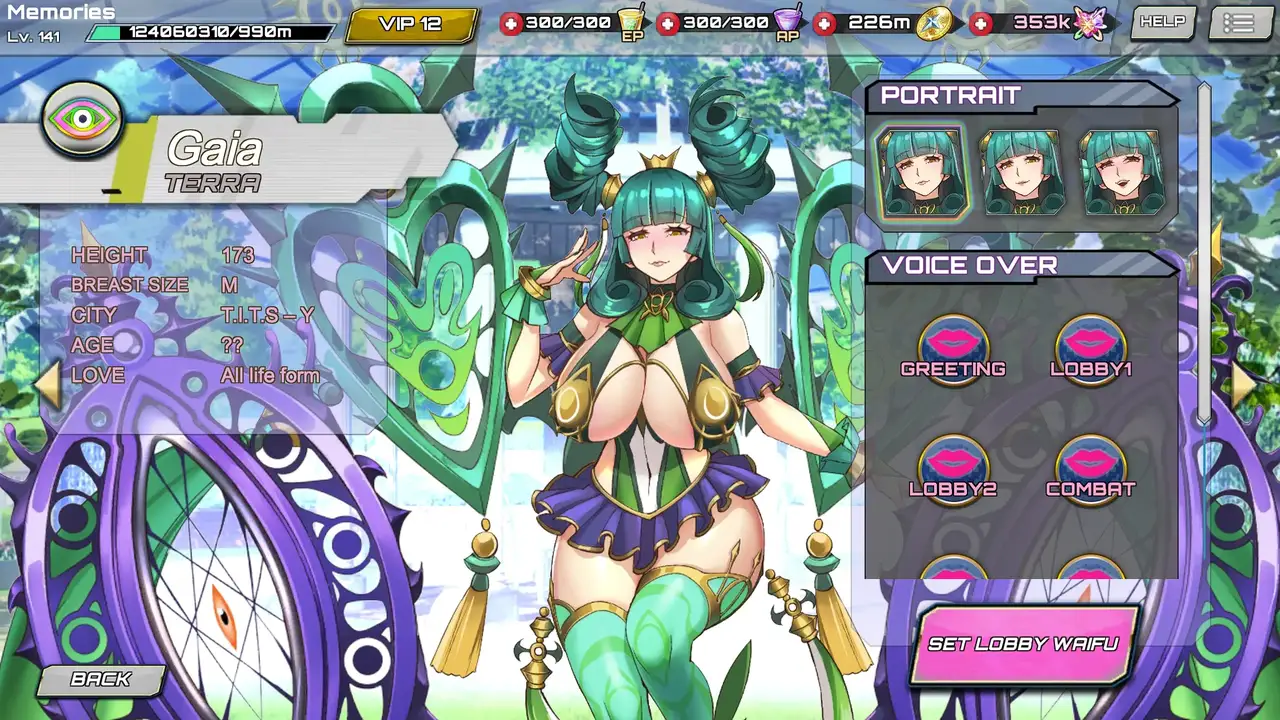
Task: Show the next character with right arrow
Action: pyautogui.click(x=1243, y=385)
